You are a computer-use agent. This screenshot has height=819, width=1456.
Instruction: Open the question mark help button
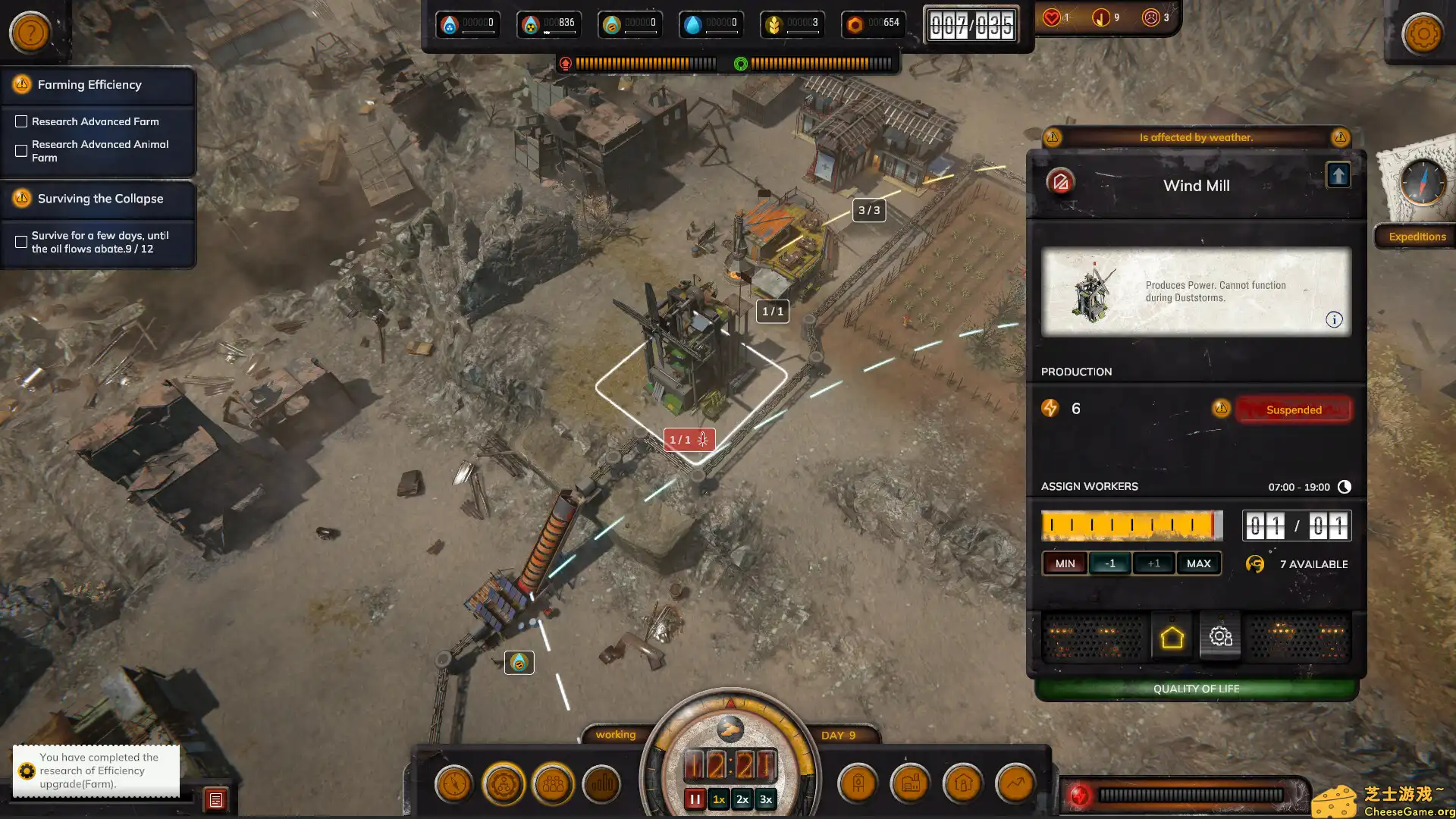click(30, 33)
